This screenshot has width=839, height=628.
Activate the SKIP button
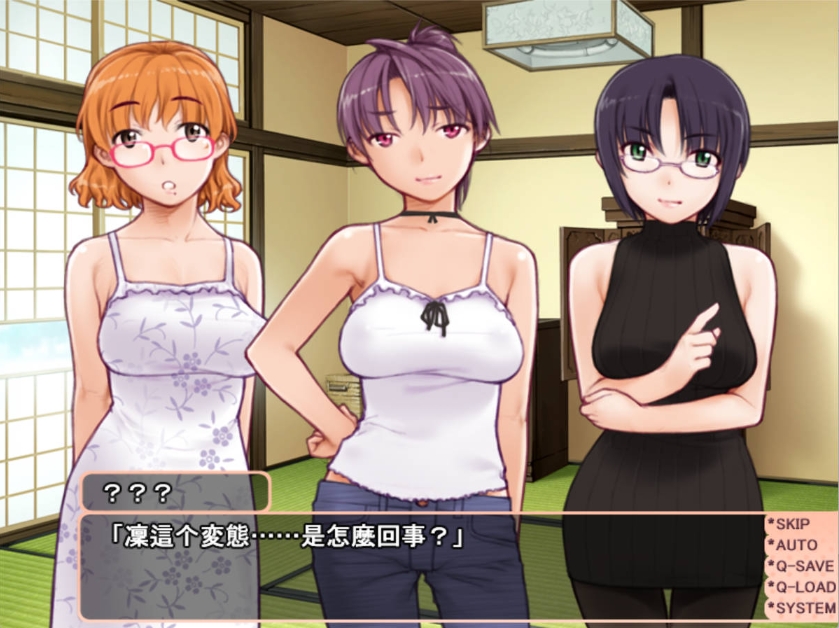coord(795,524)
